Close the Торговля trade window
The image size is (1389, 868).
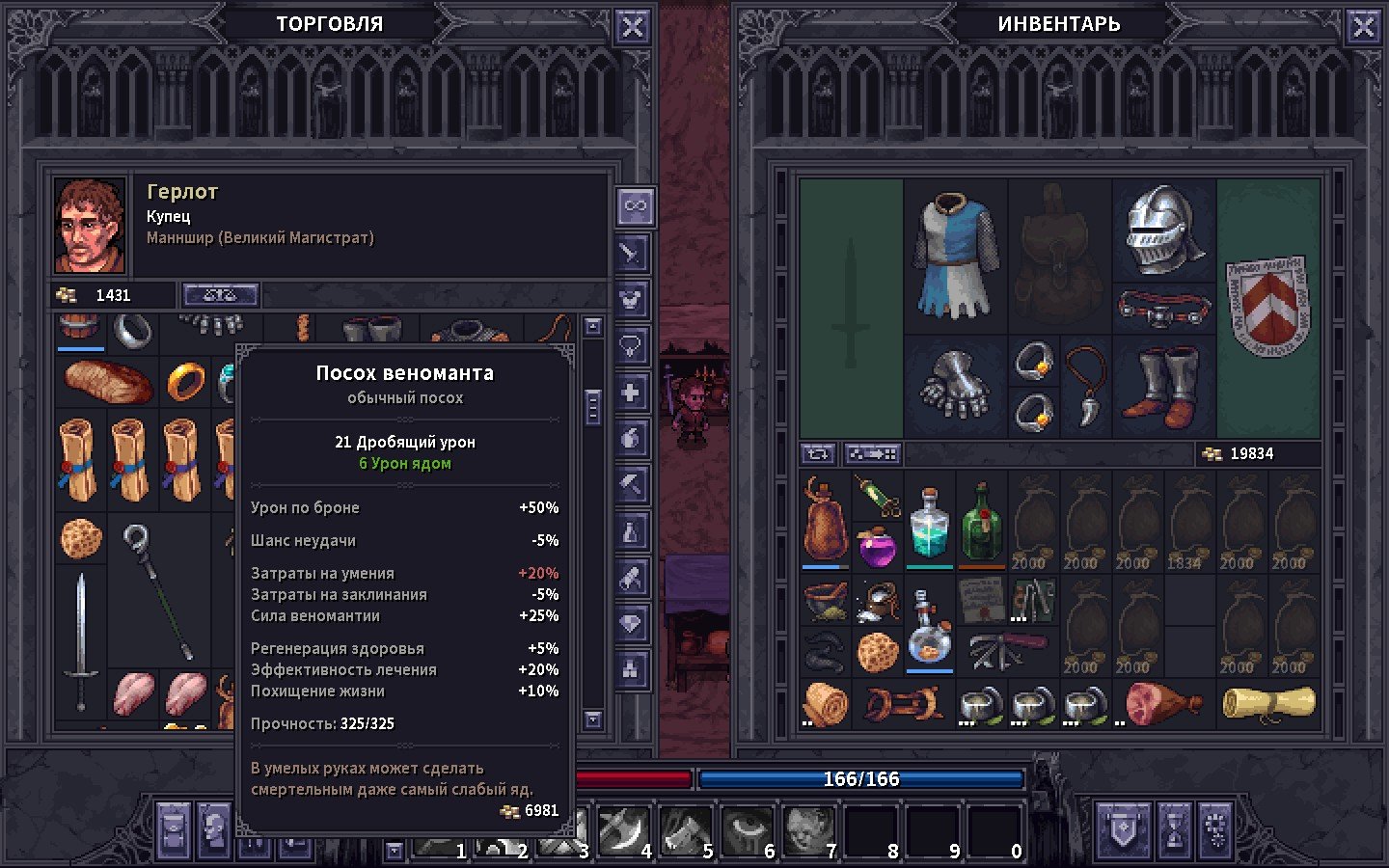tap(632, 27)
